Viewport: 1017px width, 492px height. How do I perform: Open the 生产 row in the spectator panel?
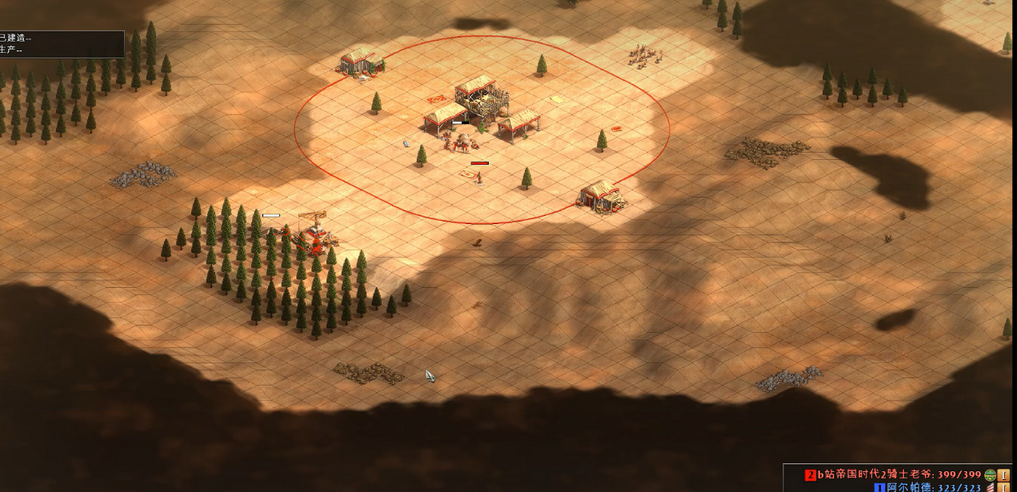pos(11,50)
